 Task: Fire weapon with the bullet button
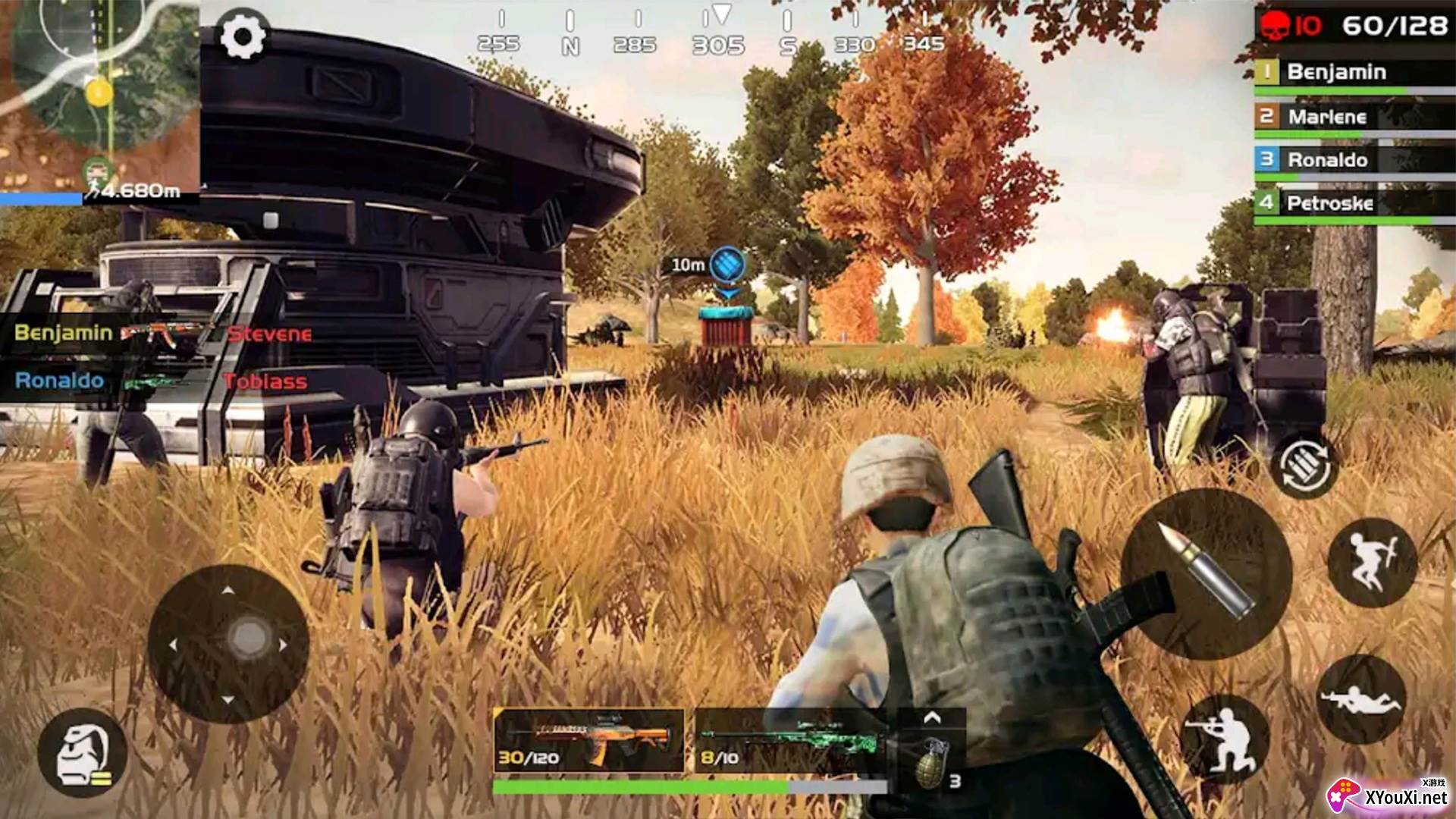(x=1206, y=573)
